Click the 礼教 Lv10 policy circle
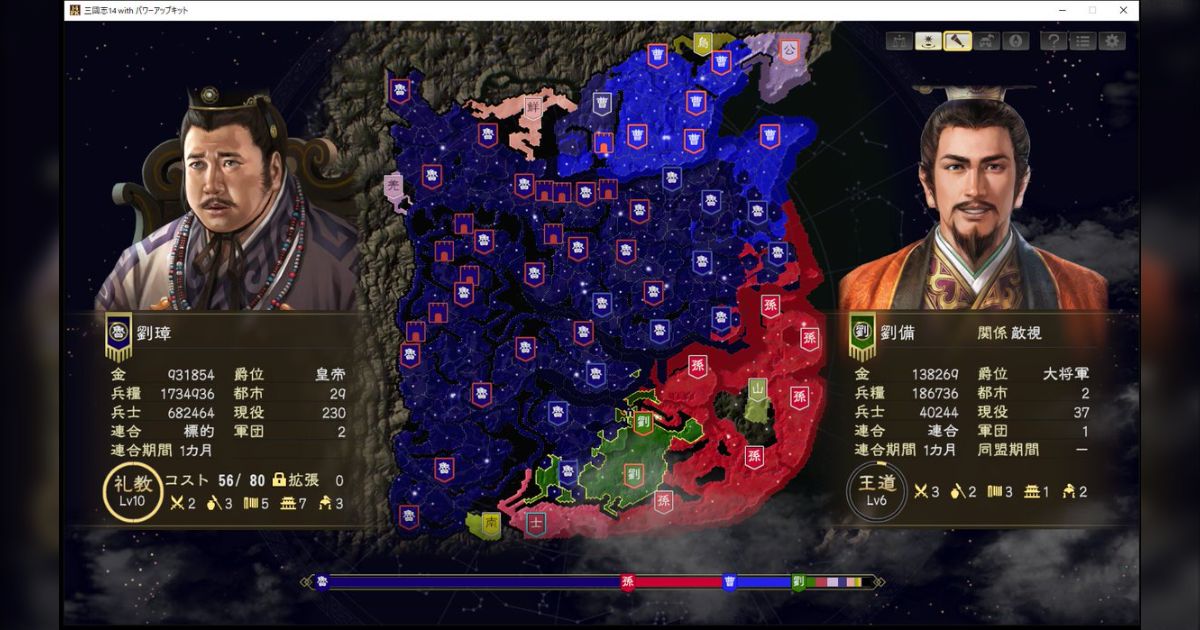This screenshot has height=630, width=1200. [x=132, y=494]
